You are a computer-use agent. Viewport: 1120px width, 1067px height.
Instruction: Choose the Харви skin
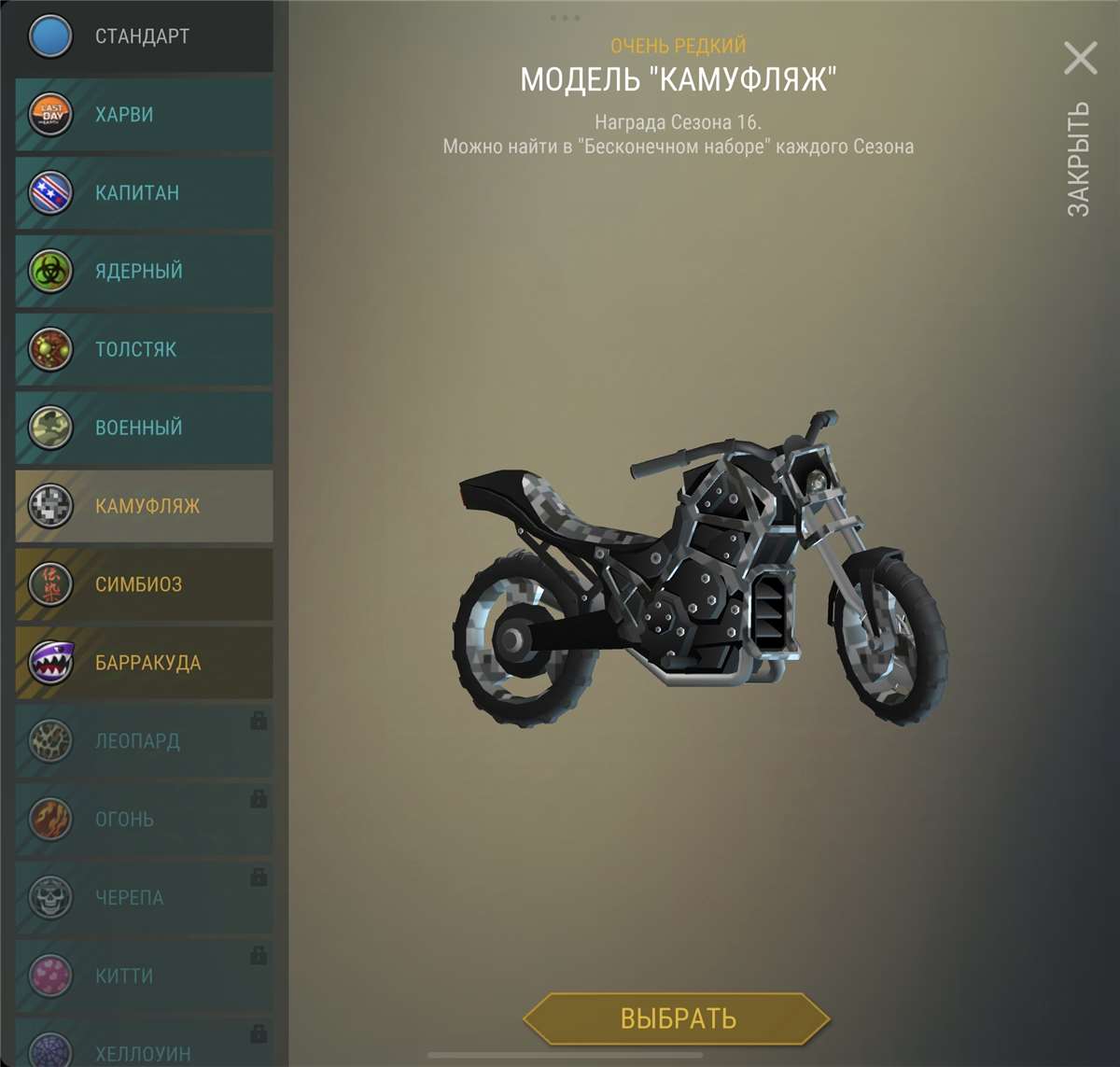(145, 115)
